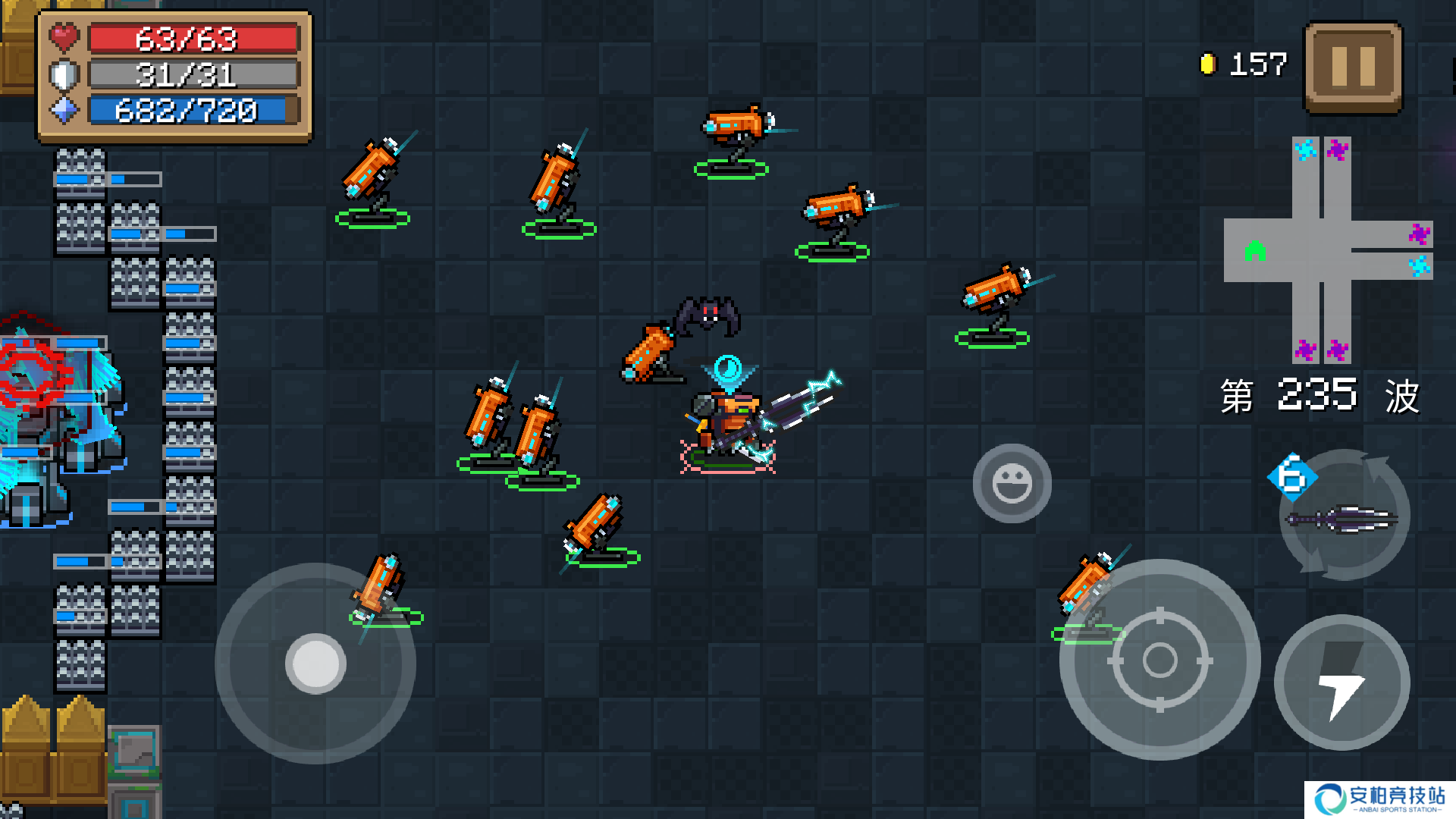
Task: Click the Anbai Sports Station watermark logo
Action: pyautogui.click(x=1379, y=799)
